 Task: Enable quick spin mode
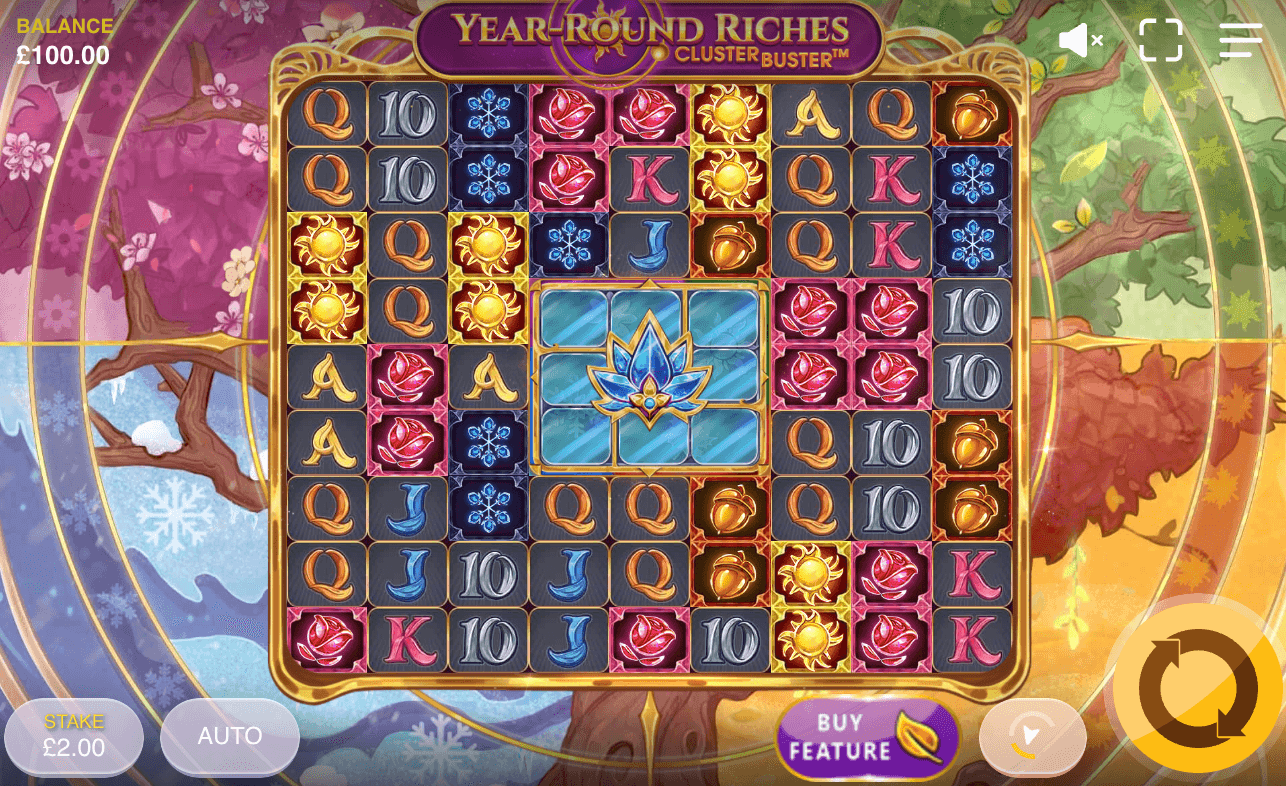[x=1032, y=737]
